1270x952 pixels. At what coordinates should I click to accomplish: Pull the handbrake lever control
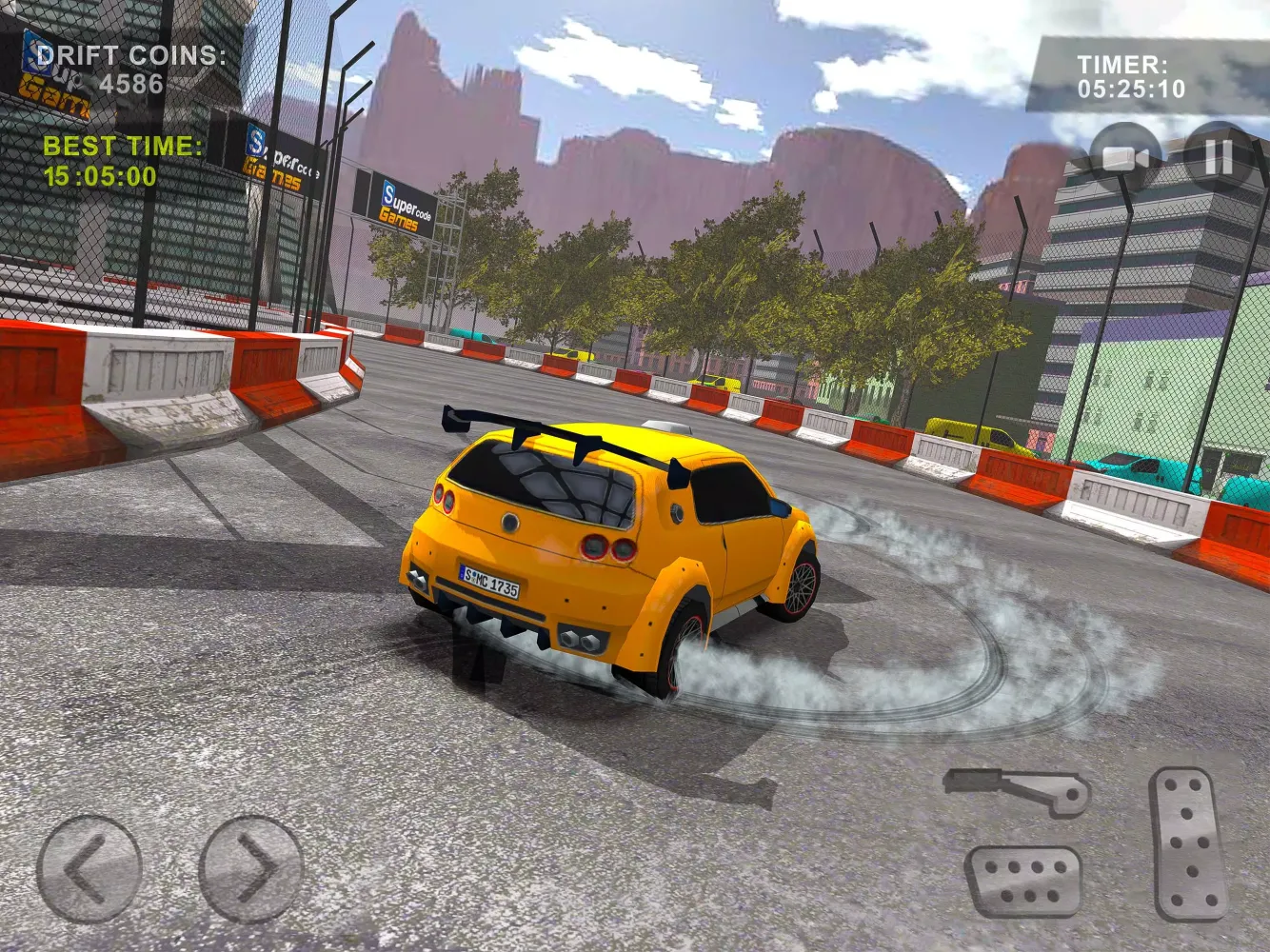coord(1014,788)
